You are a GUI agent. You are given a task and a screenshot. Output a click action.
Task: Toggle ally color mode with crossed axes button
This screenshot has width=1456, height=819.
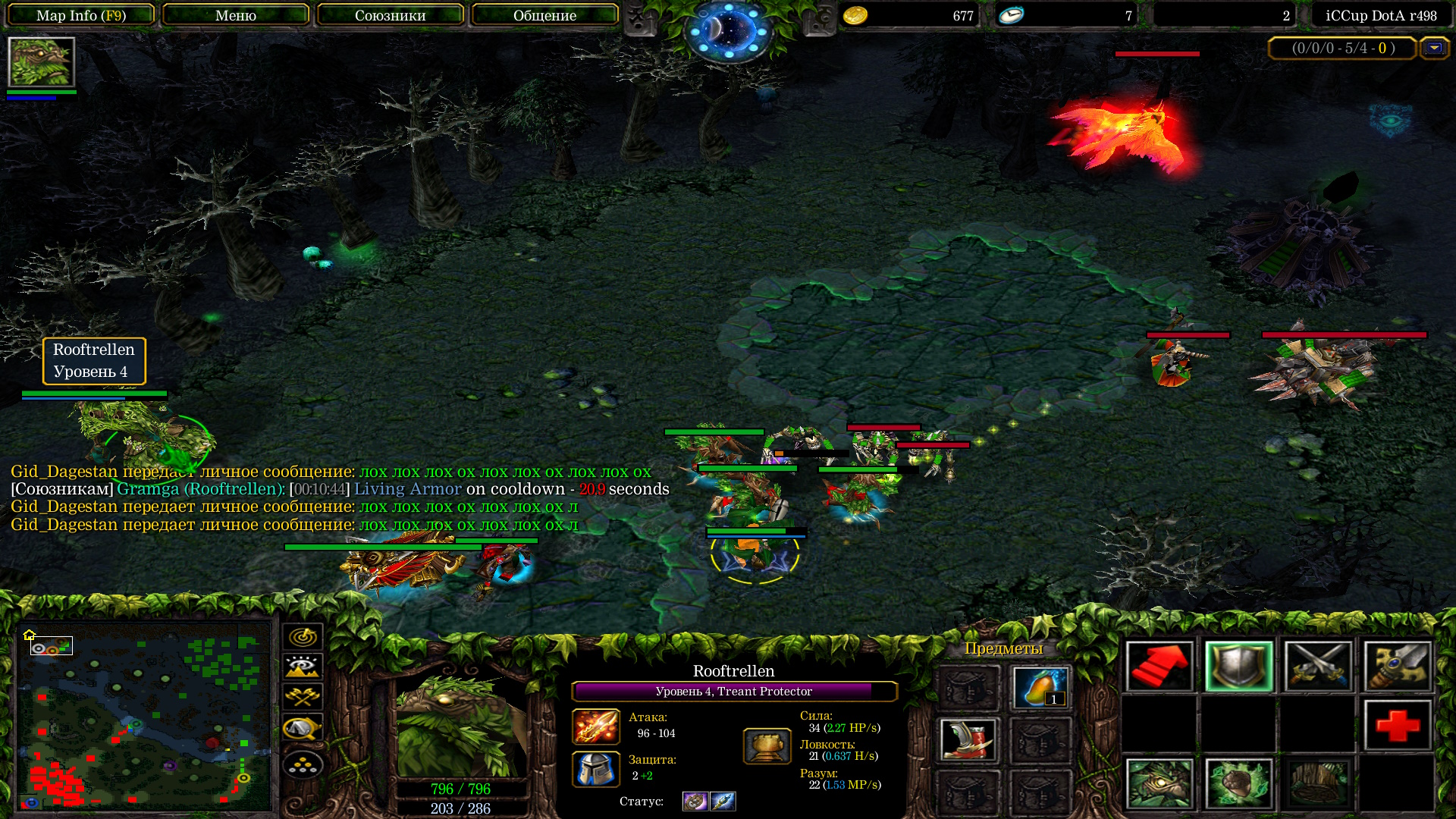point(303,696)
